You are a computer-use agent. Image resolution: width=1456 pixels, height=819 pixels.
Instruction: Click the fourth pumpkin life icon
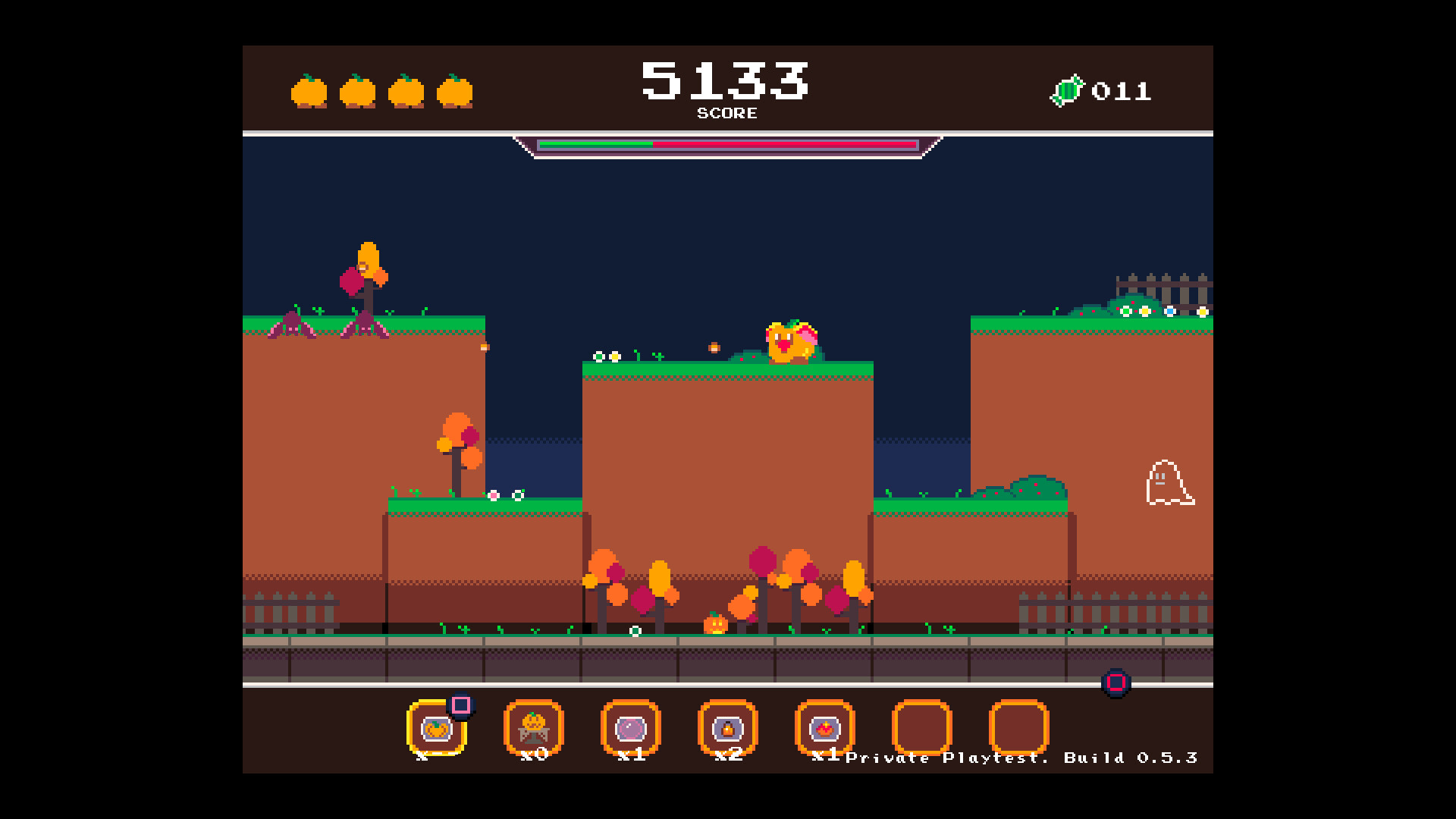click(x=453, y=91)
